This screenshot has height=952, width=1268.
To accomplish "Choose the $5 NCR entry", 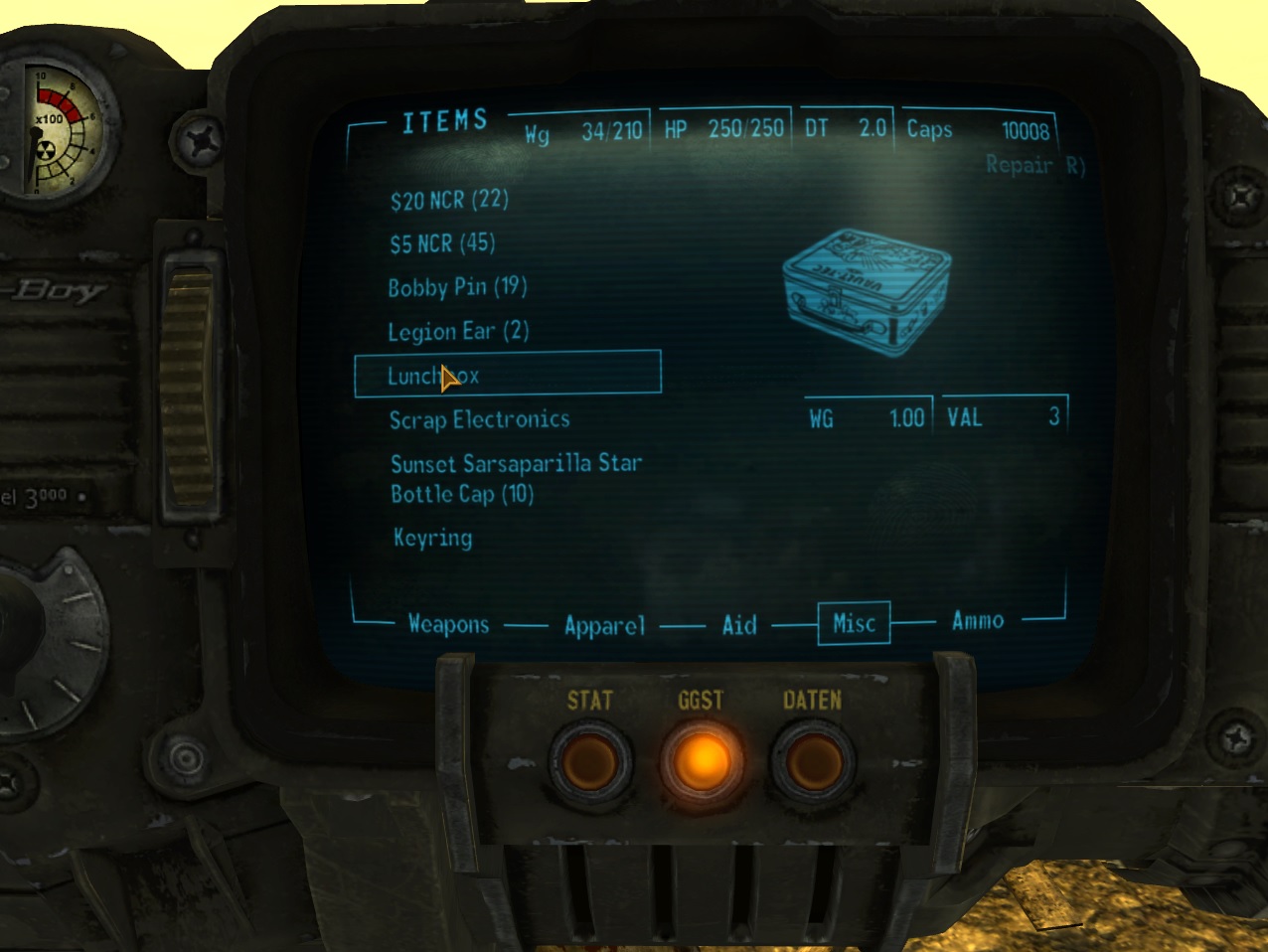I will (x=442, y=244).
